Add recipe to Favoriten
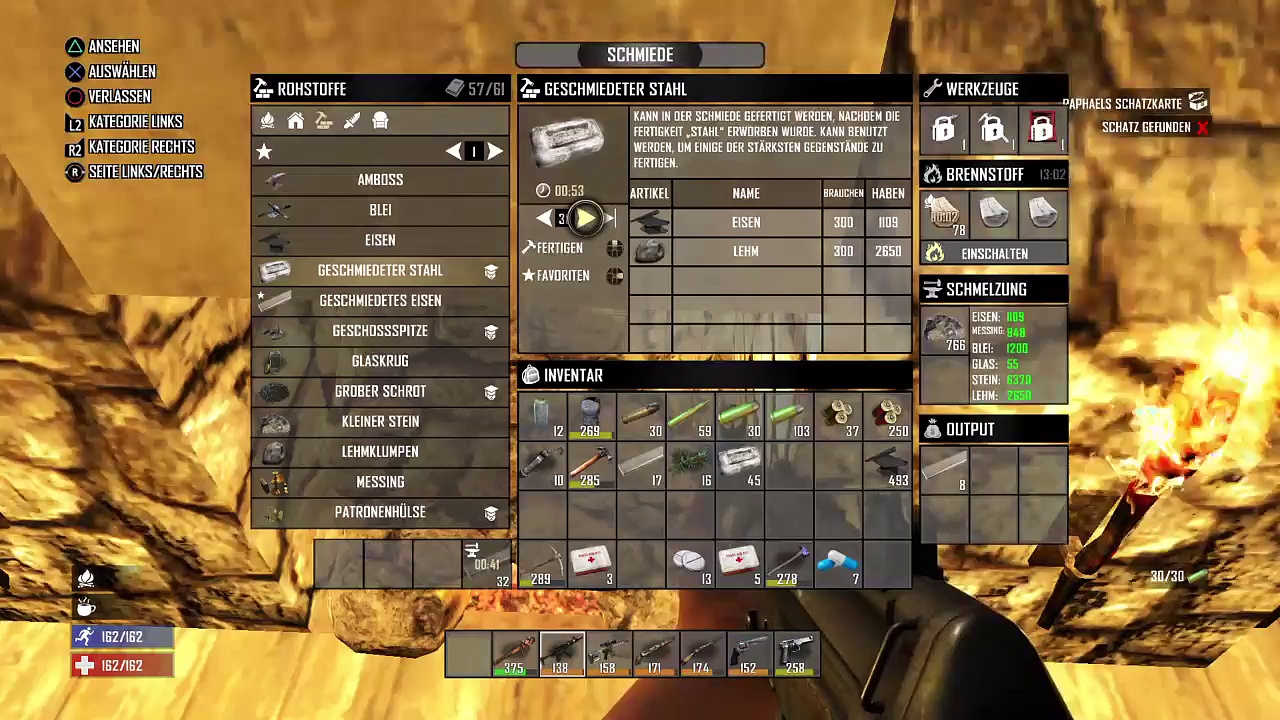The width and height of the screenshot is (1280, 720). click(x=562, y=275)
